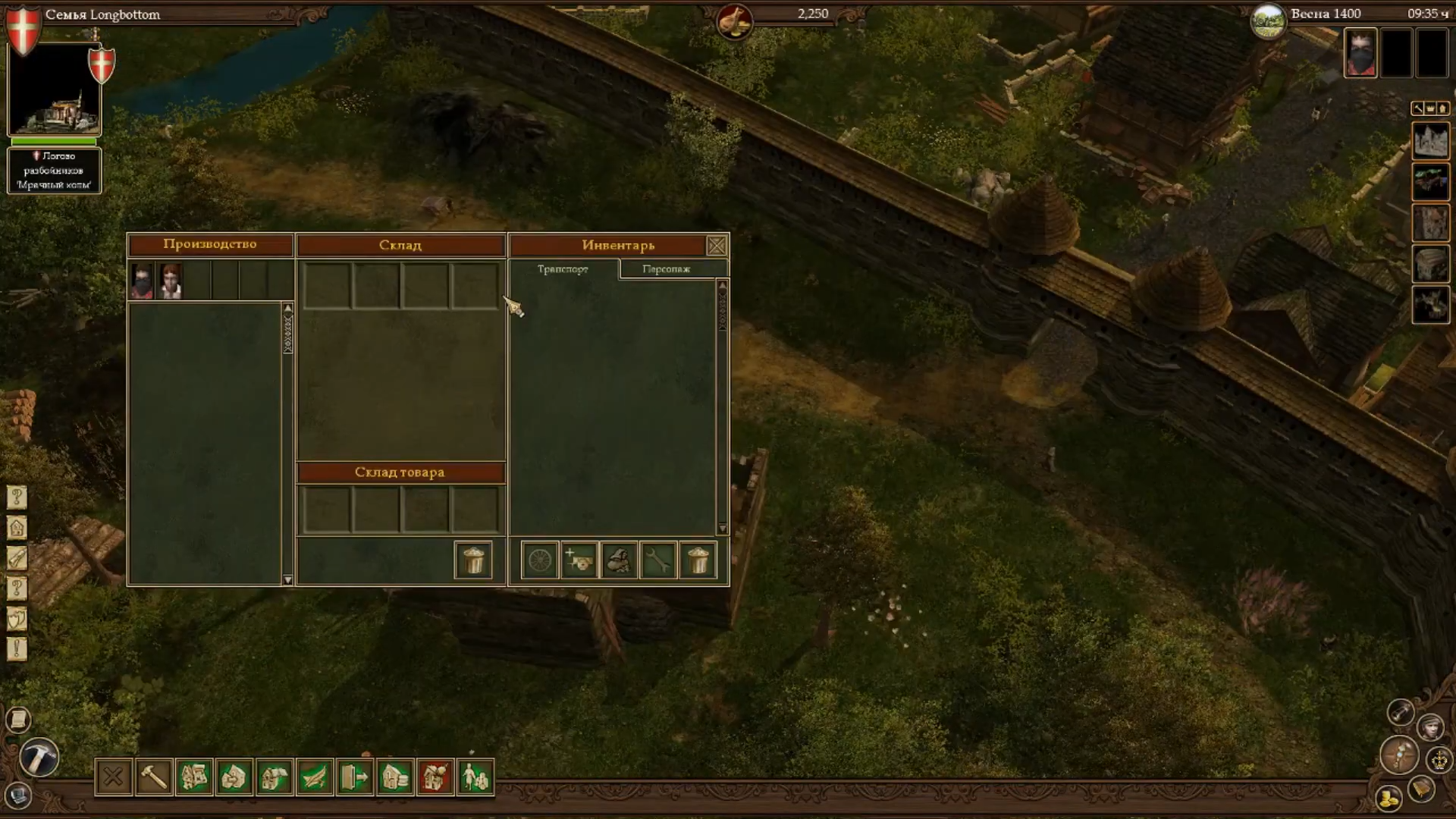
Task: Select the red-haired worker portrait
Action: click(x=171, y=281)
